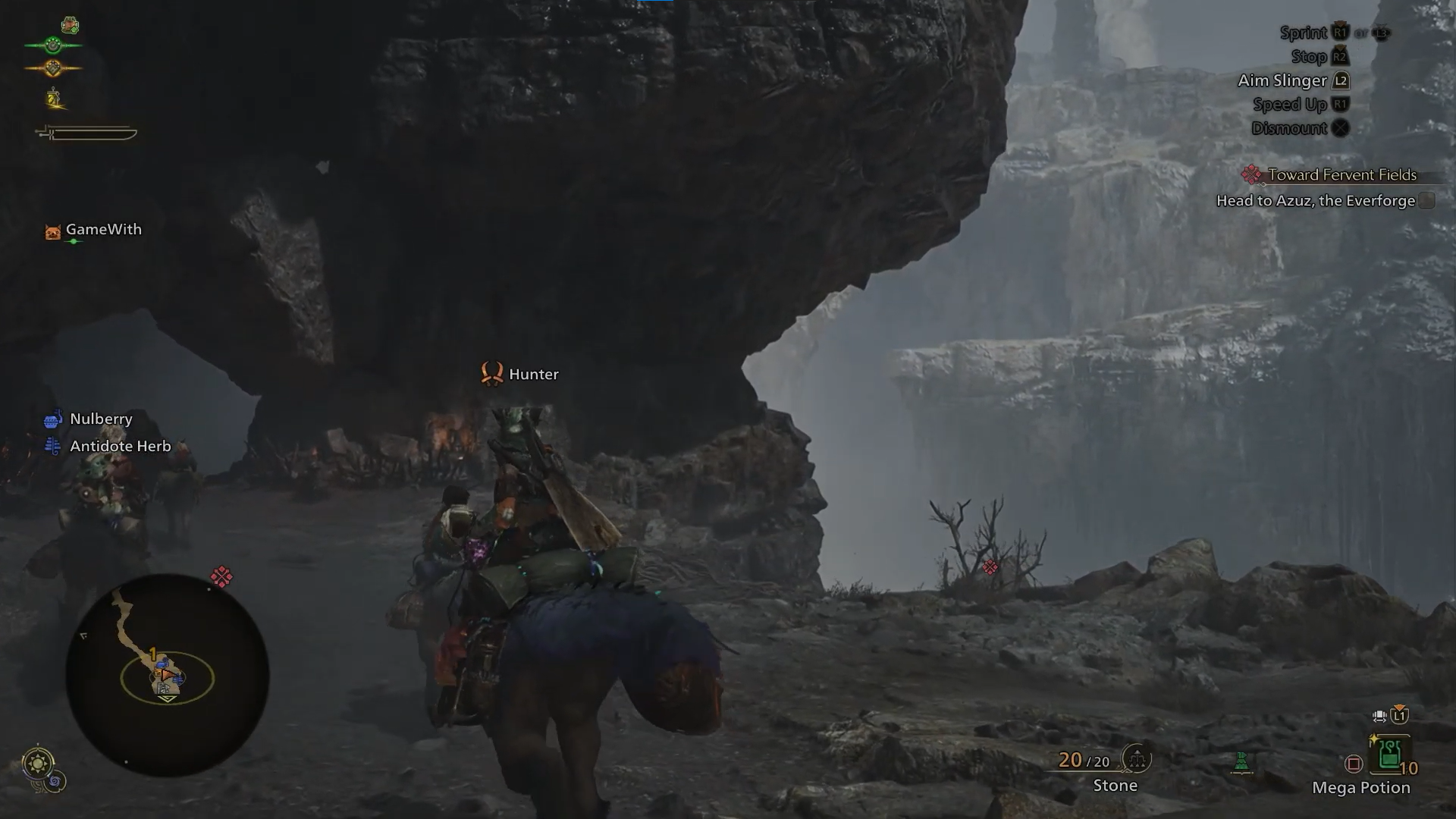1456x819 pixels.
Task: Select the golden paw buff icon
Action: pyautogui.click(x=53, y=67)
